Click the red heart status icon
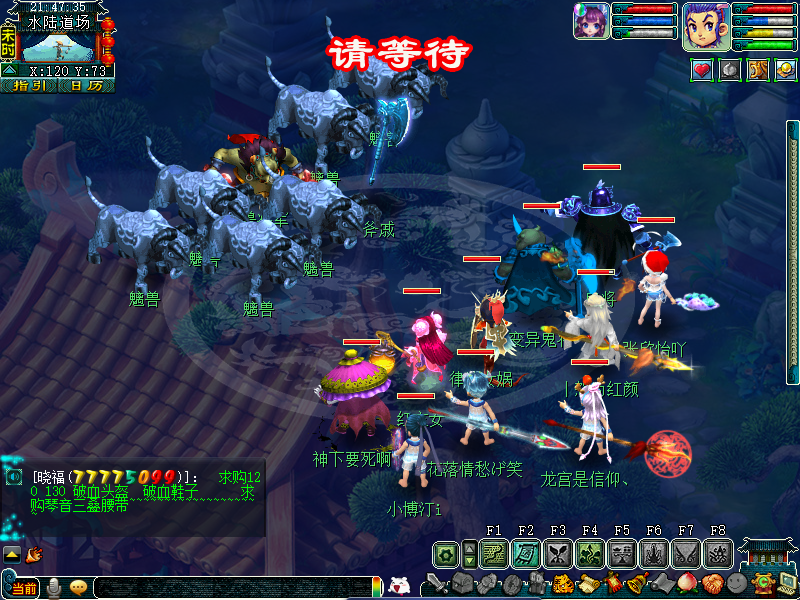Viewport: 800px width, 600px height. (702, 70)
